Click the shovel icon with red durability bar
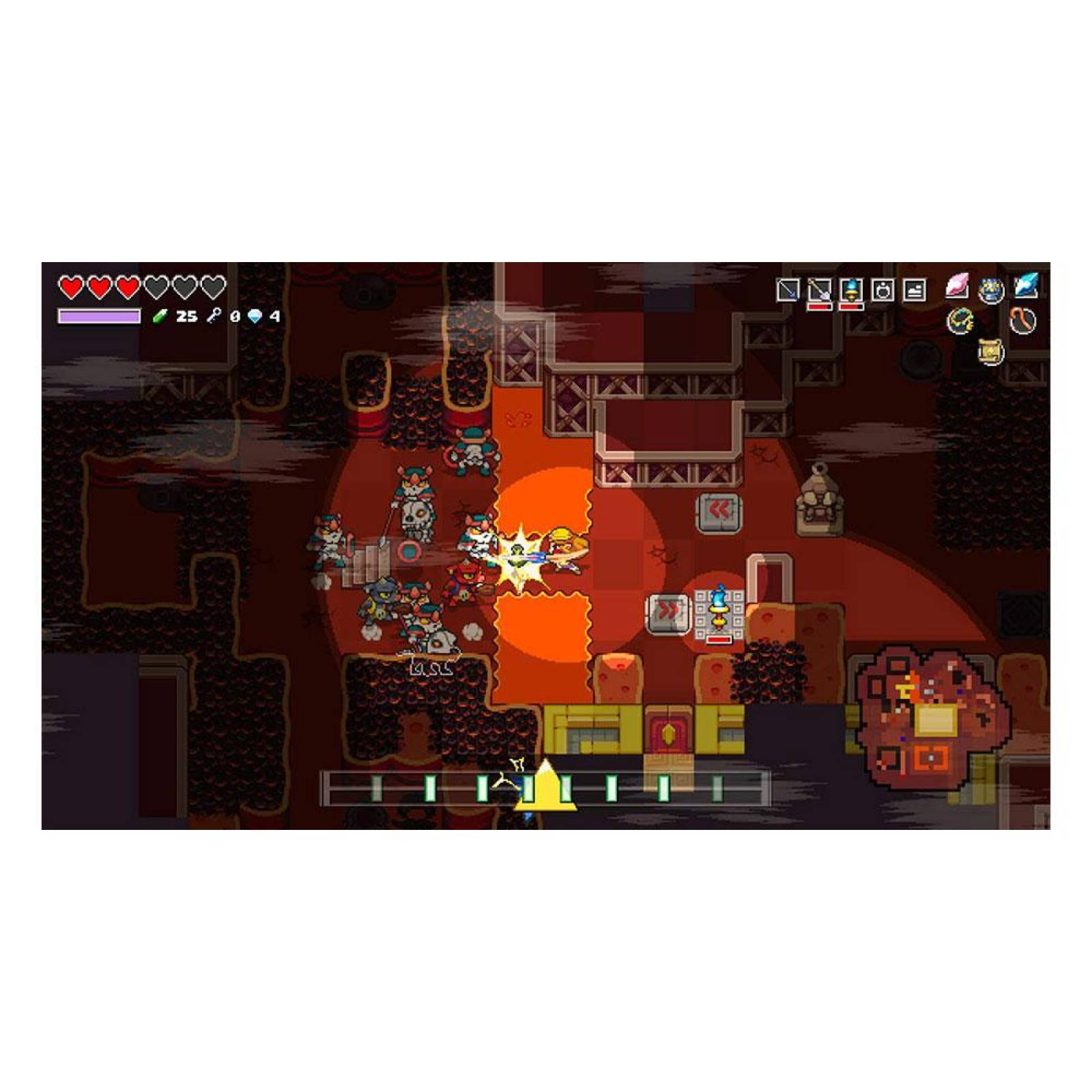 (x=820, y=289)
